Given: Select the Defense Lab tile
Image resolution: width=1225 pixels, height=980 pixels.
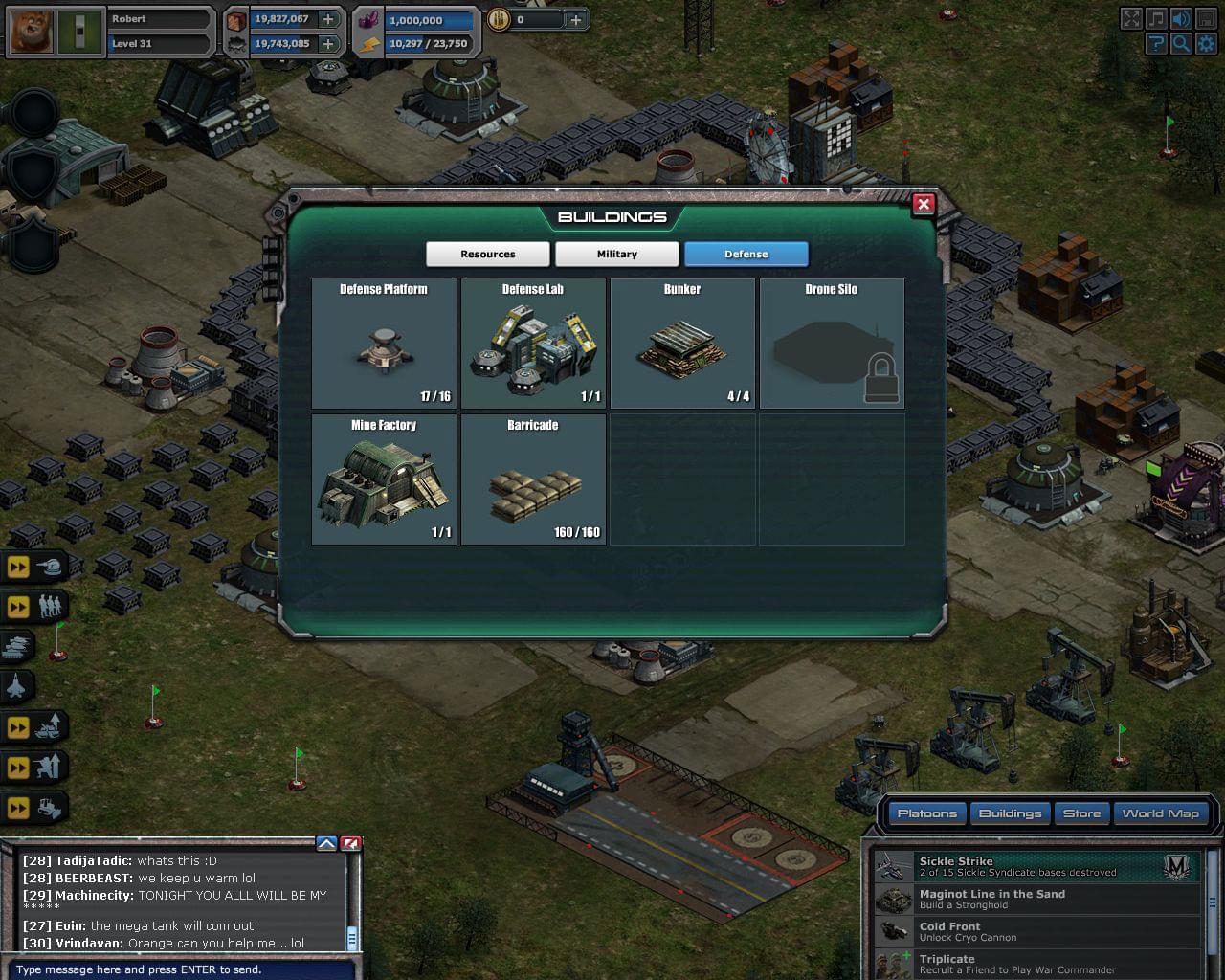Looking at the screenshot, I should coord(533,344).
